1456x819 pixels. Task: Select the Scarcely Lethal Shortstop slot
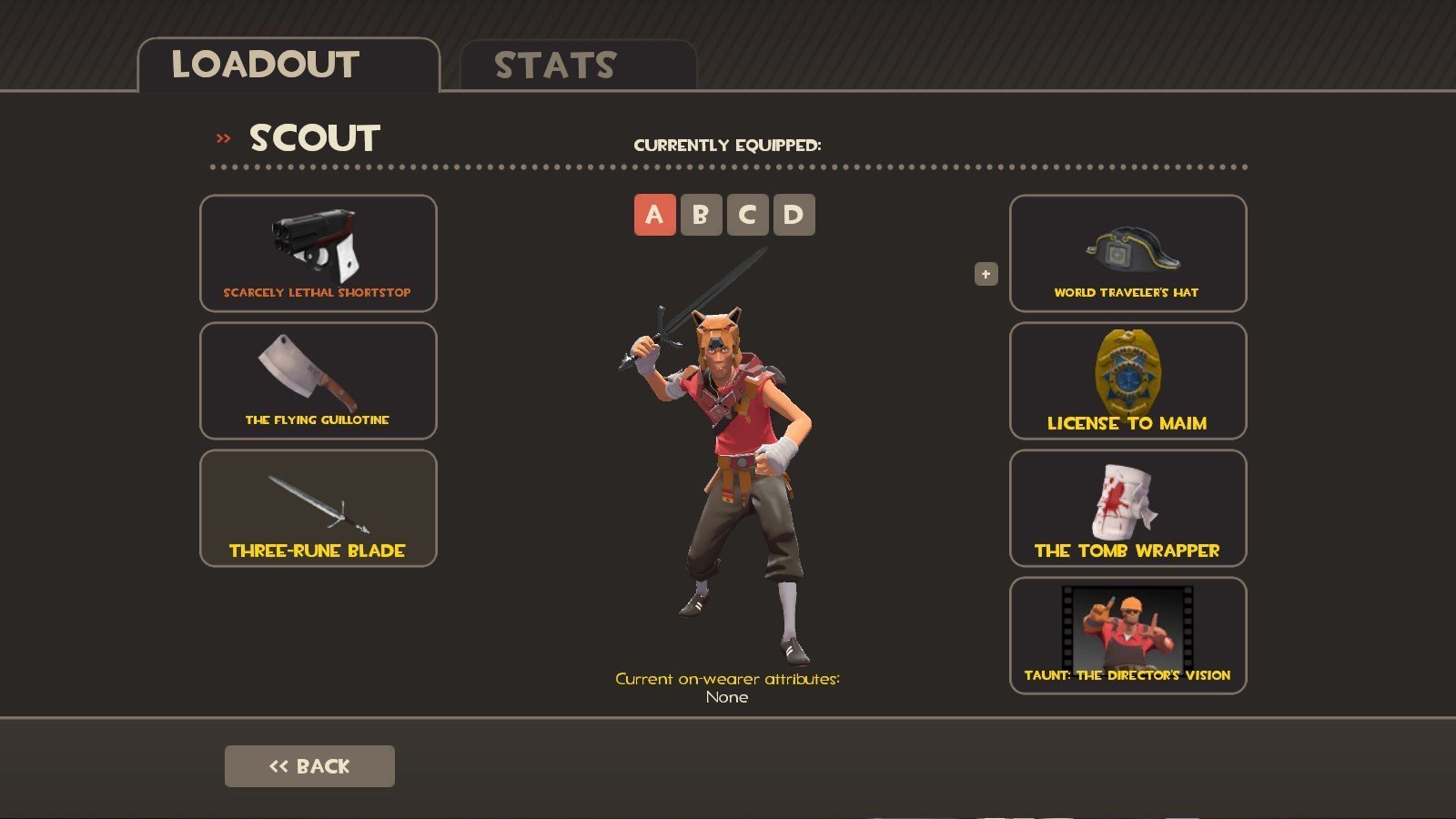tap(318, 253)
